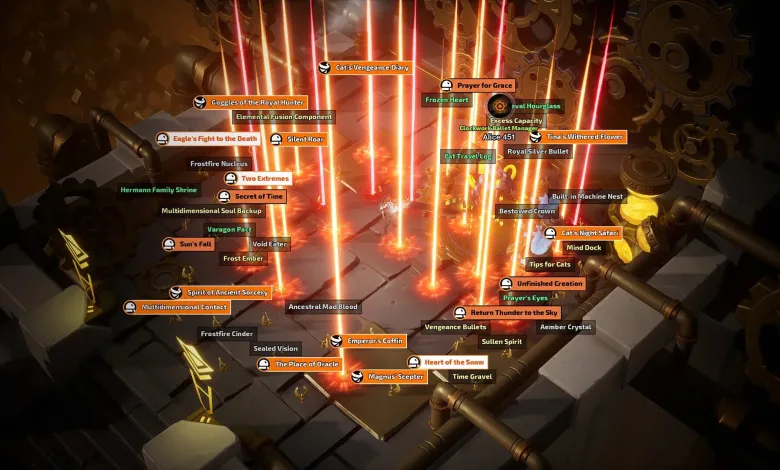
Task: Select the Prayer for Grace loot label
Action: pyautogui.click(x=484, y=86)
